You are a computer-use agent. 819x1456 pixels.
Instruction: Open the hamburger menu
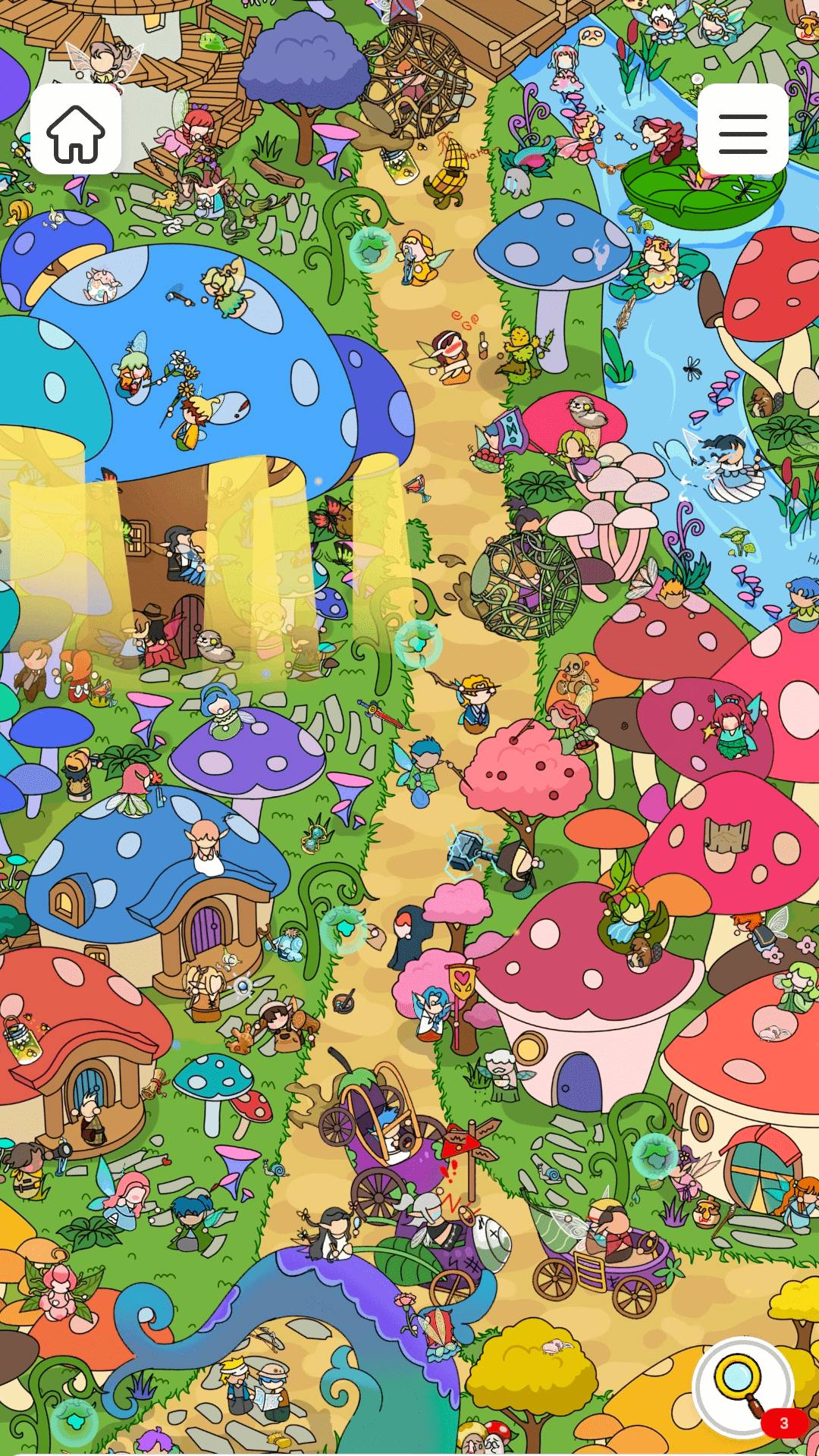point(742,130)
